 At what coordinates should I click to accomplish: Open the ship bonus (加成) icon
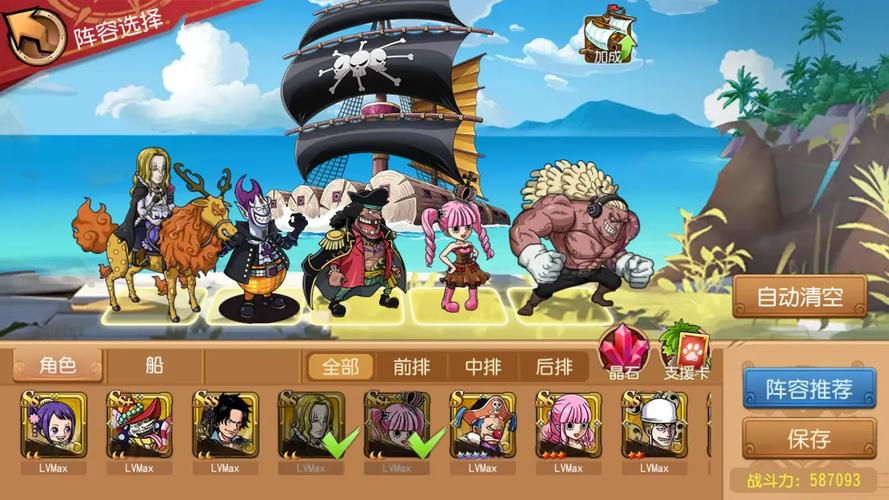coord(612,38)
